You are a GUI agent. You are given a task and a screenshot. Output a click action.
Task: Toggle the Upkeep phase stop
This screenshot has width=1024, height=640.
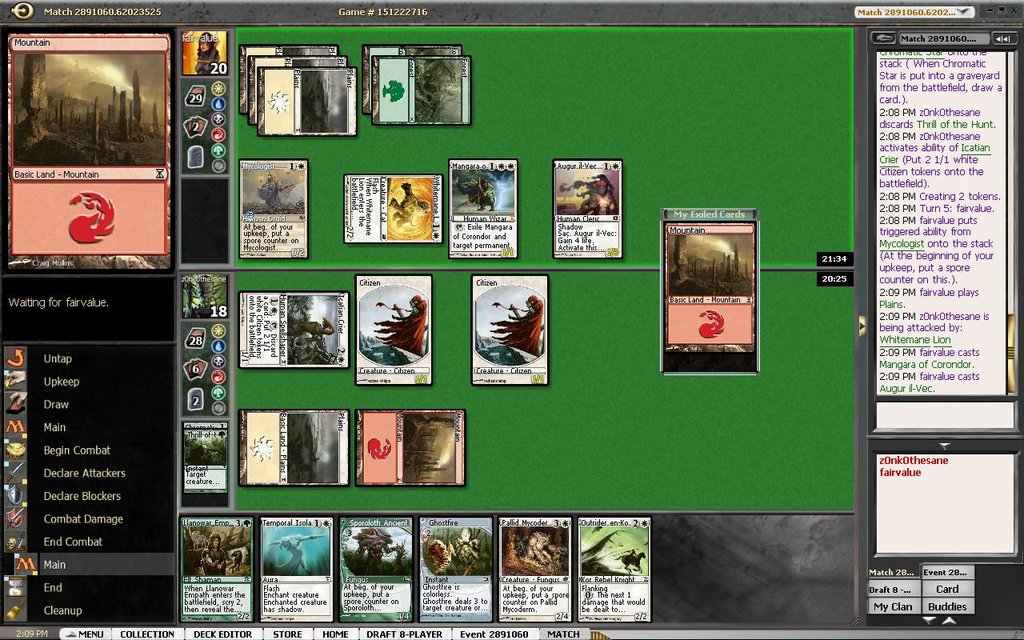click(61, 381)
